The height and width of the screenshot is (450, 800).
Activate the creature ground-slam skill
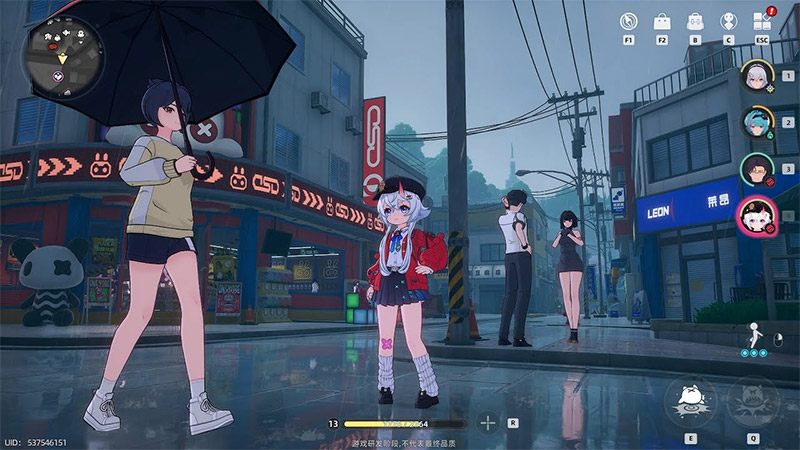point(690,401)
